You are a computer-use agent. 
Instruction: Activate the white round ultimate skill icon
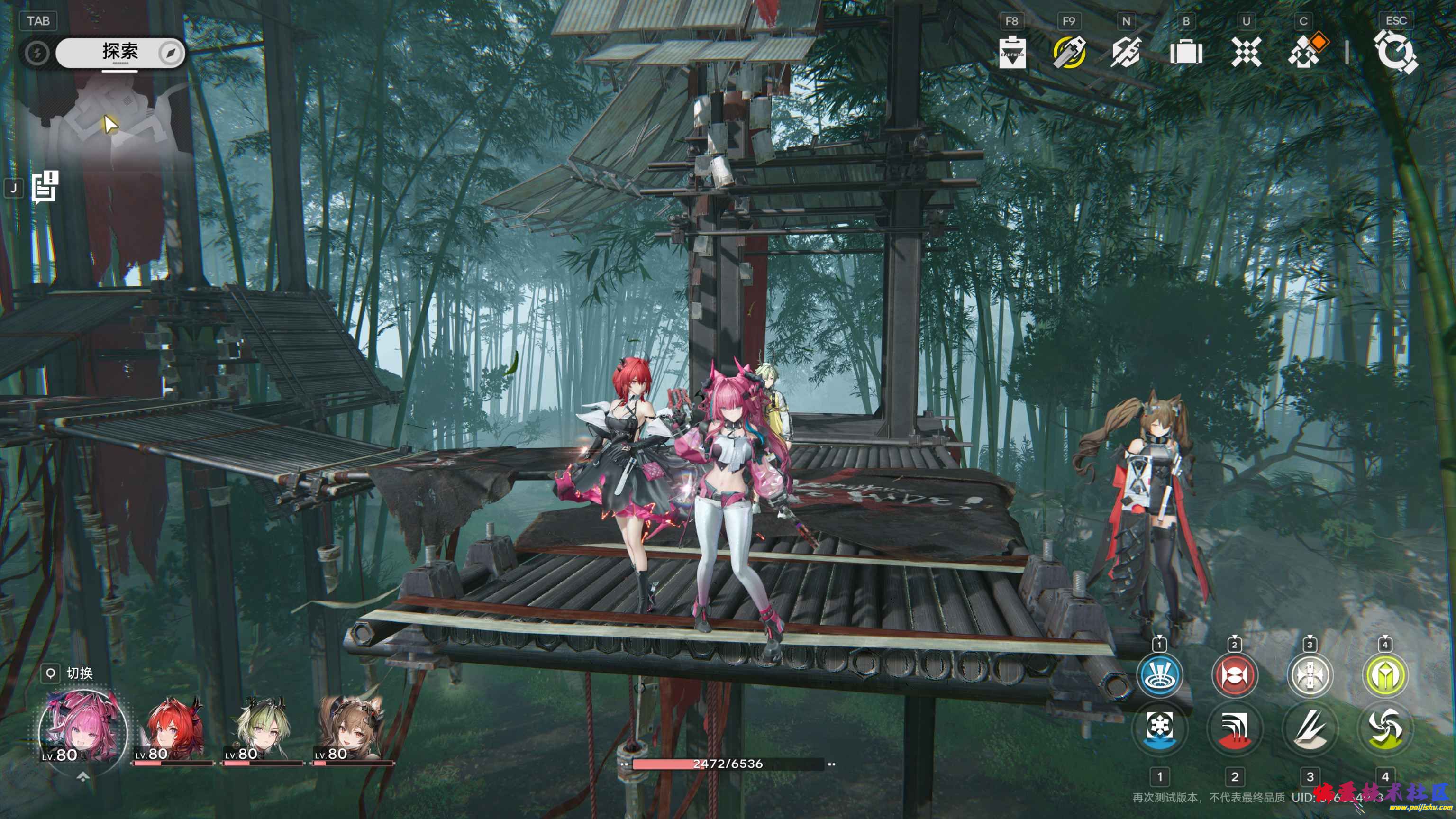point(1310,675)
